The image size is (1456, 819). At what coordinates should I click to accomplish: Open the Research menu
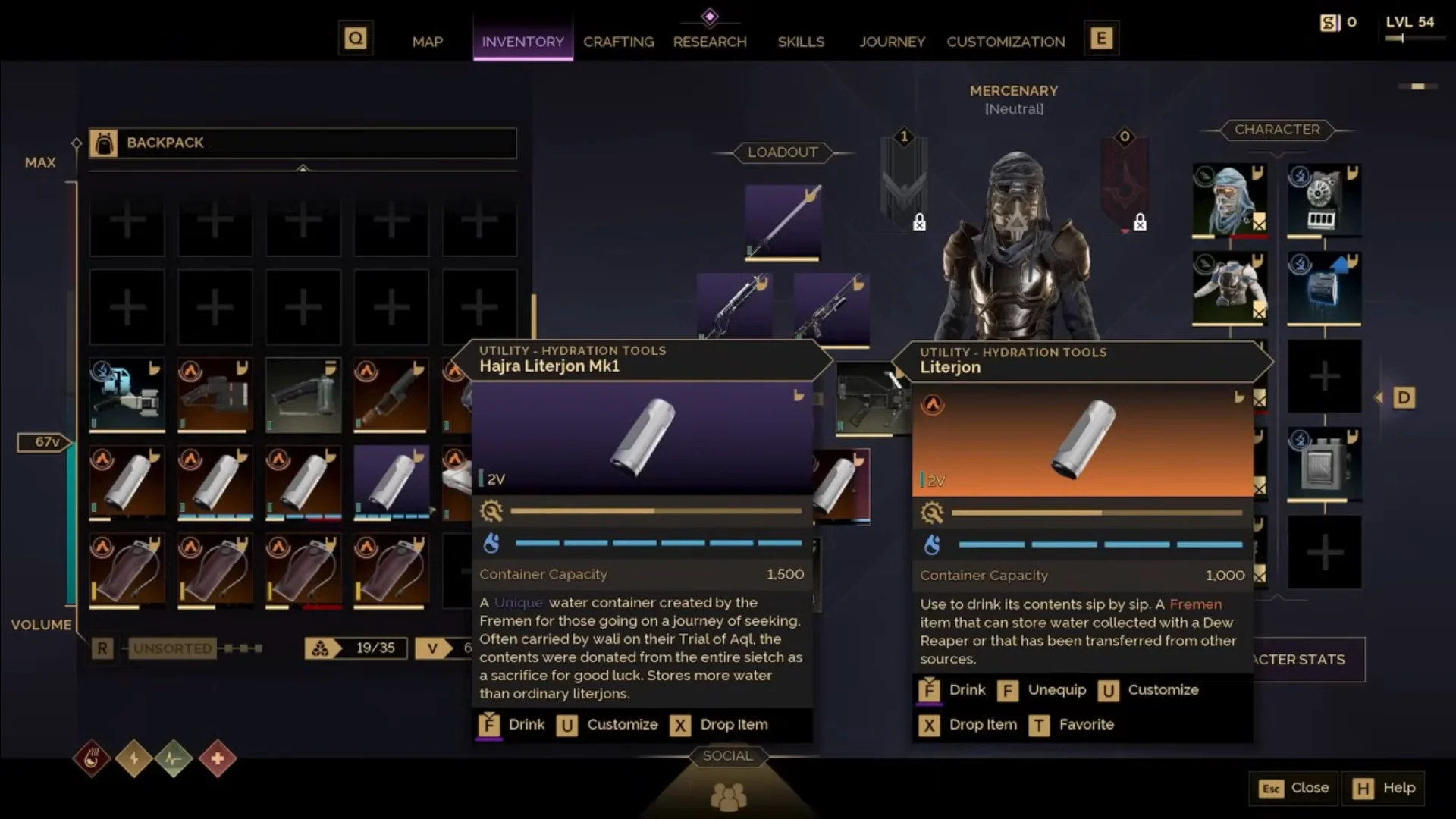710,42
